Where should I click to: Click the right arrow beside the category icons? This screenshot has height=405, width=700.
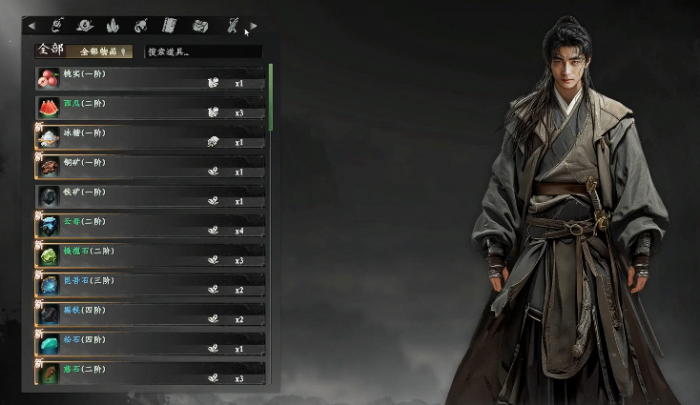click(x=254, y=25)
